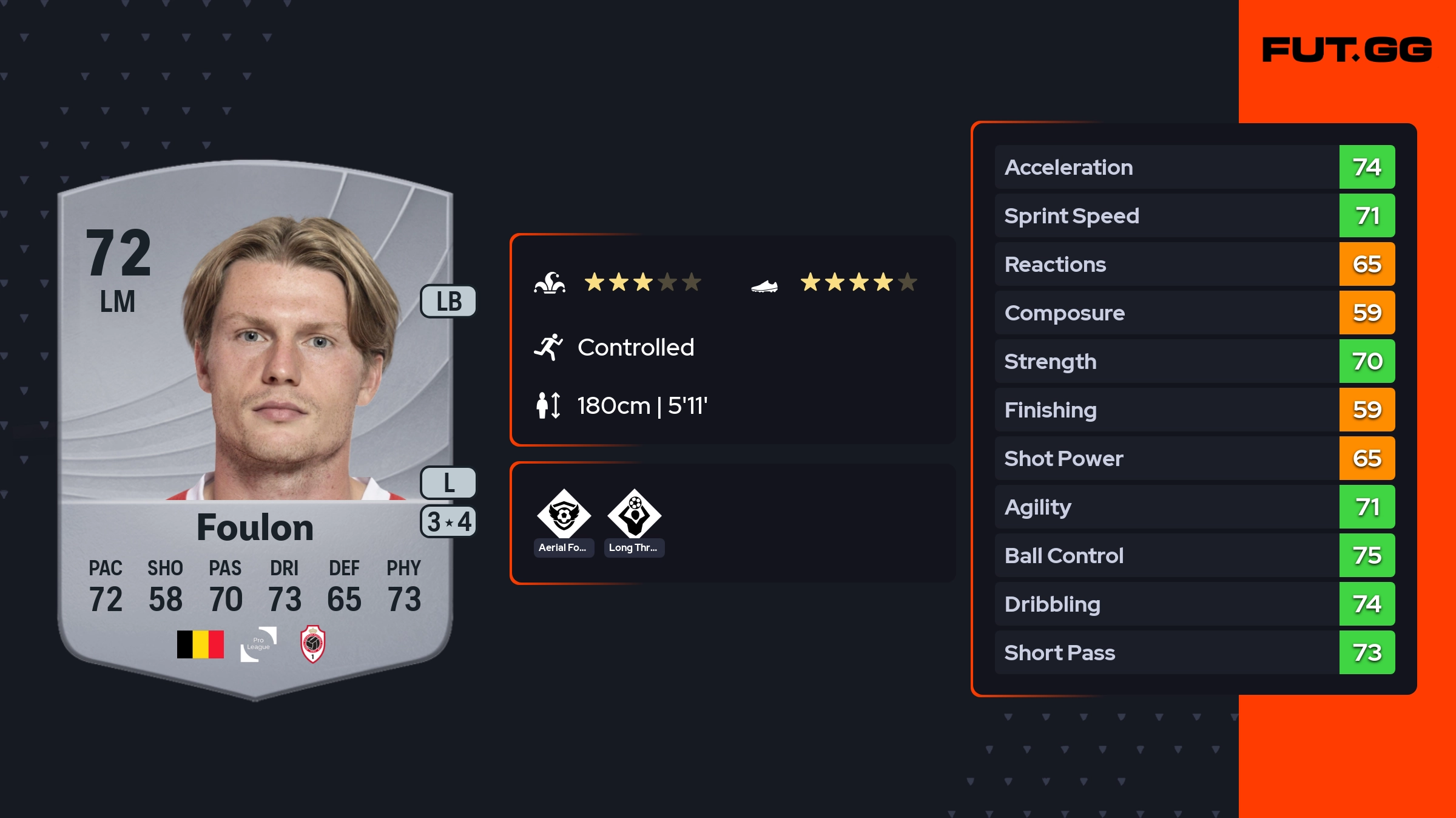Choose the Sprint Speed stat row
Screen dimensions: 1456x818
coord(1194,215)
